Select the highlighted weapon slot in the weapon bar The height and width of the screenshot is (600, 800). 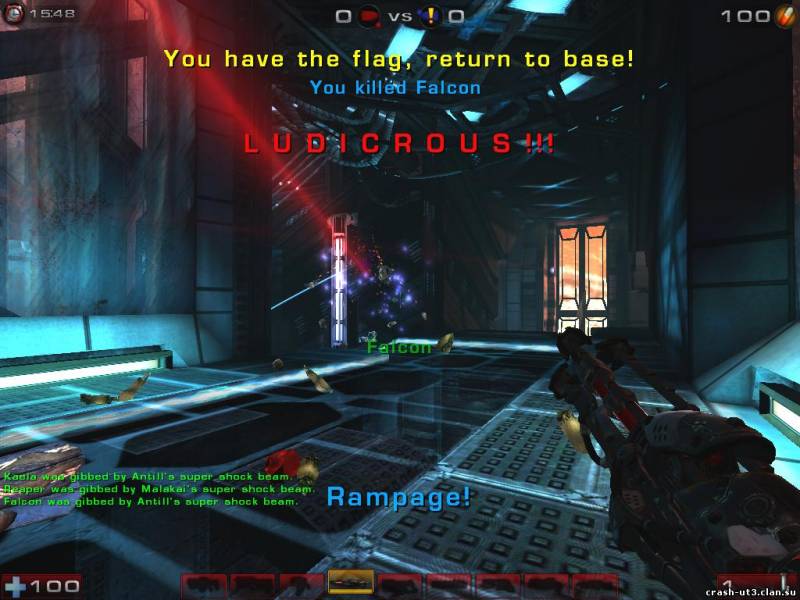pos(350,583)
